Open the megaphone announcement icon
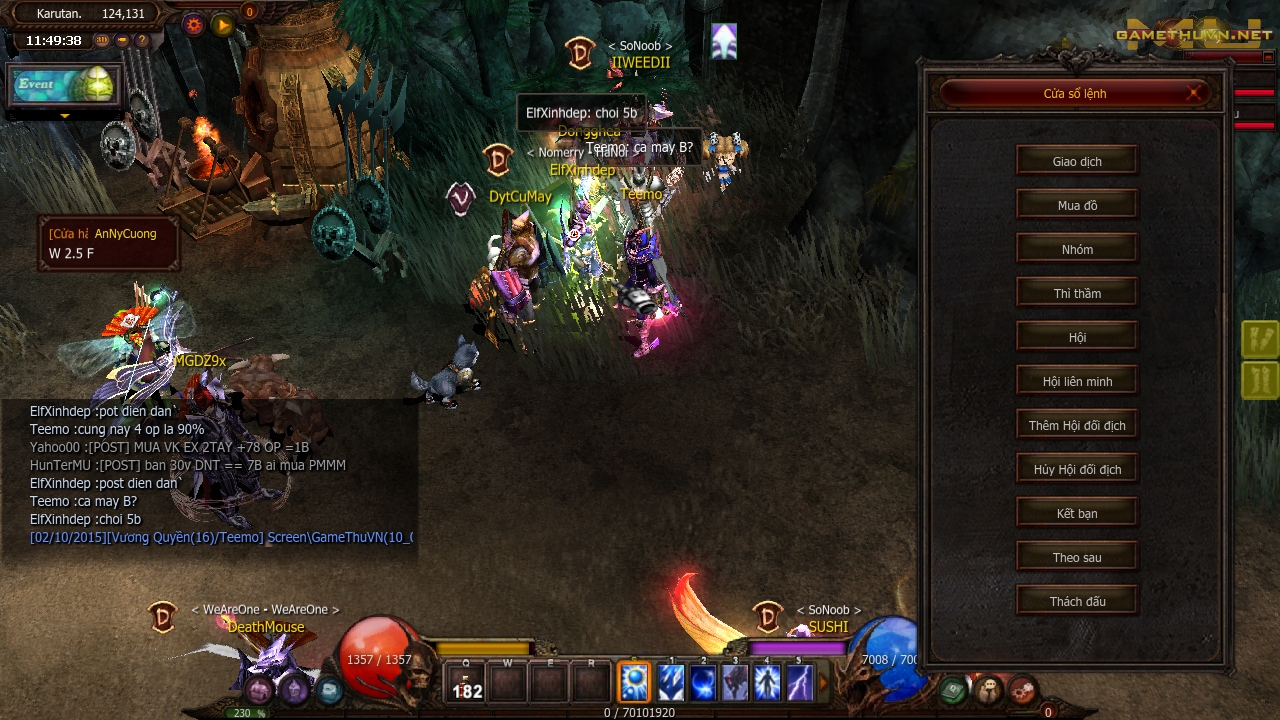 (120, 40)
